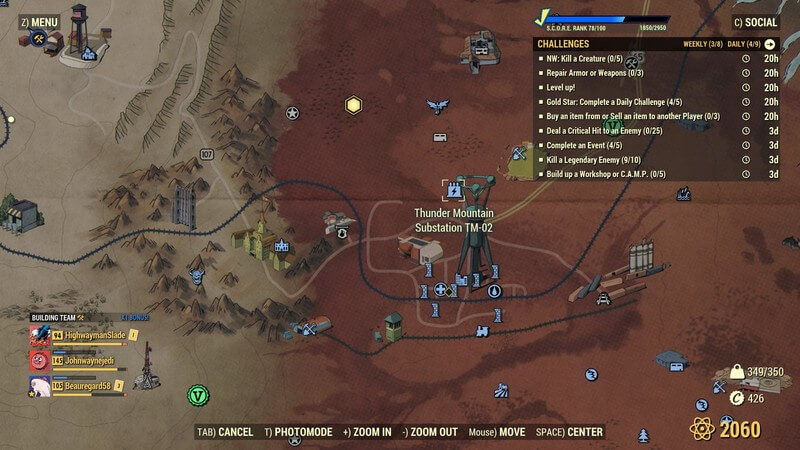Click the Thunder Mountain Substation TM-02 map marker
Viewport: 800px width, 450px height.
point(454,189)
